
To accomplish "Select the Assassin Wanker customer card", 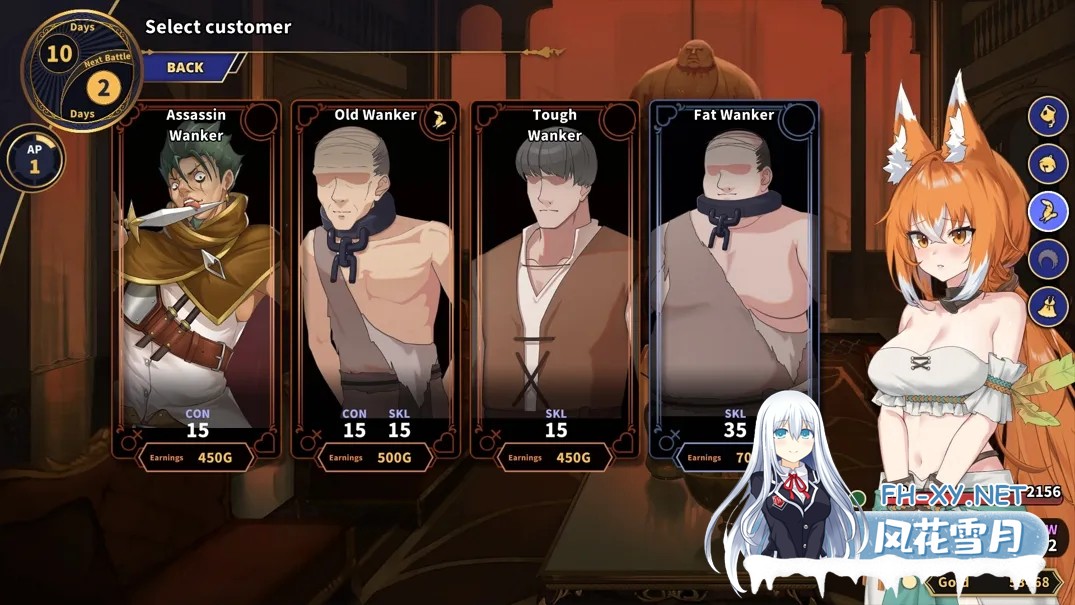I will (x=196, y=280).
